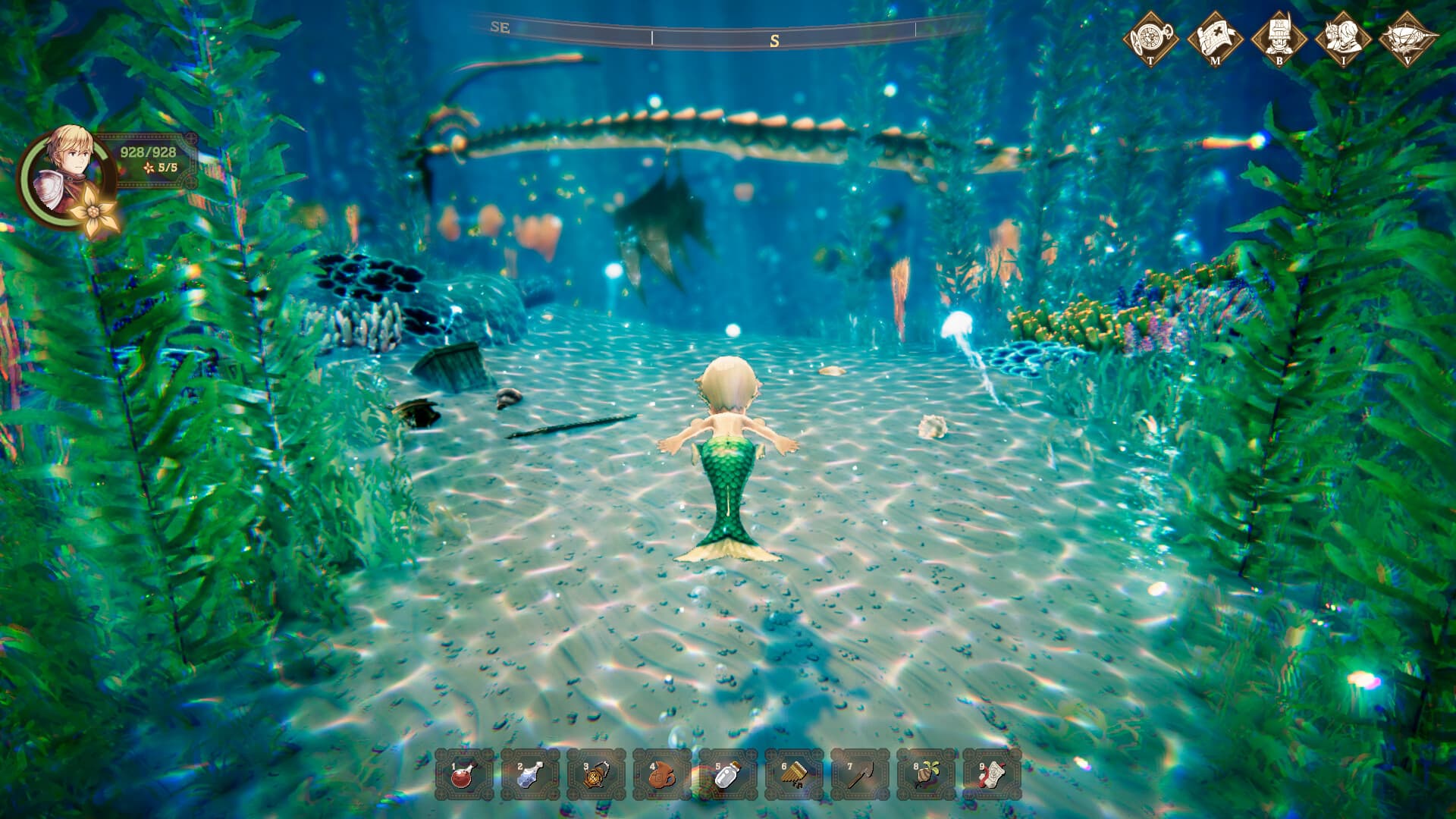Click the 928/928 health bar
The height and width of the screenshot is (819, 1456).
pyautogui.click(x=149, y=152)
